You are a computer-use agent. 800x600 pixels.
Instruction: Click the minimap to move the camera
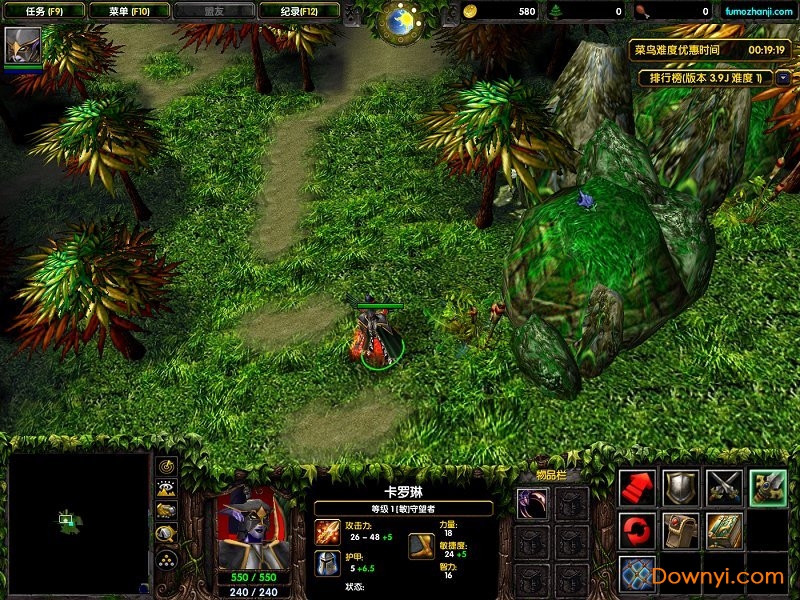tap(78, 522)
